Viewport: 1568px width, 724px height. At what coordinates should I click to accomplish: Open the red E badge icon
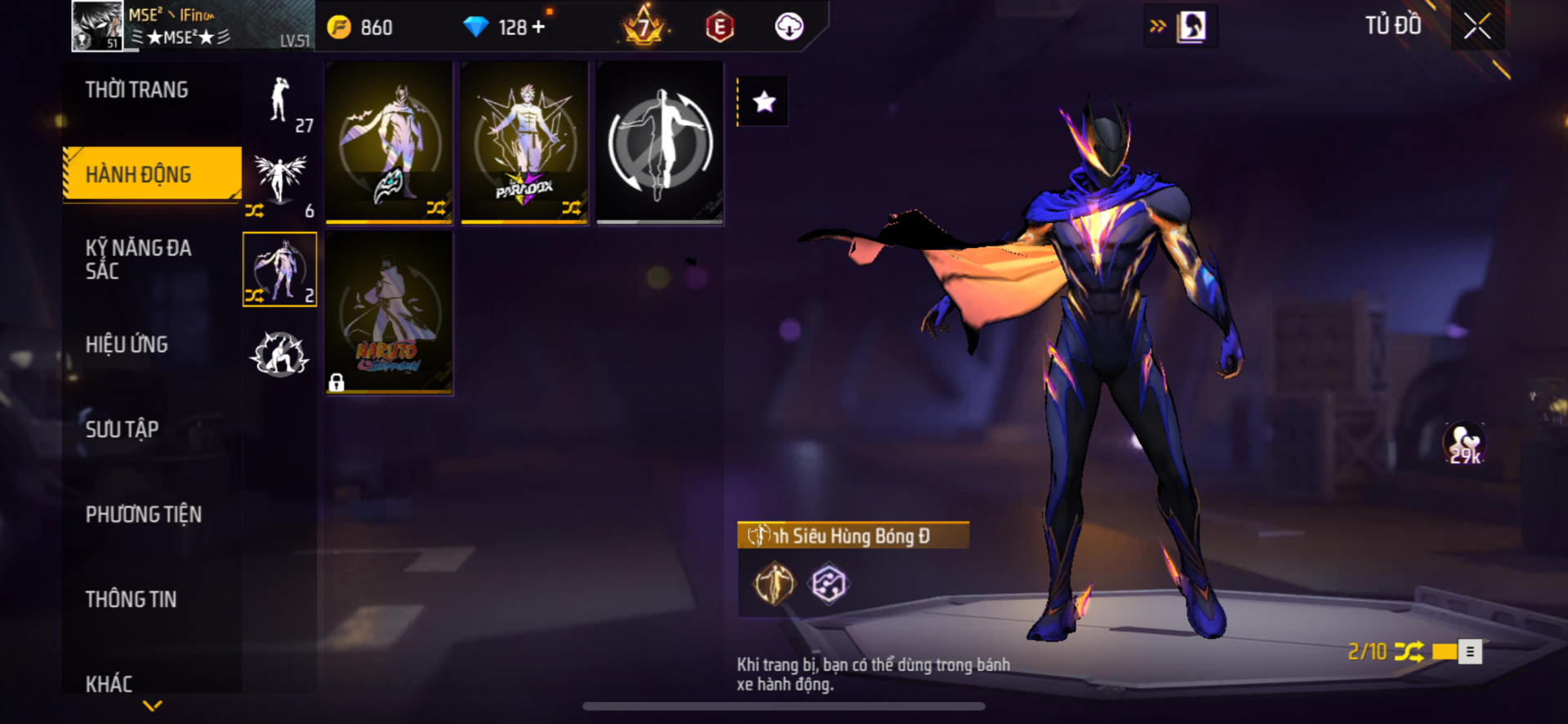719,27
